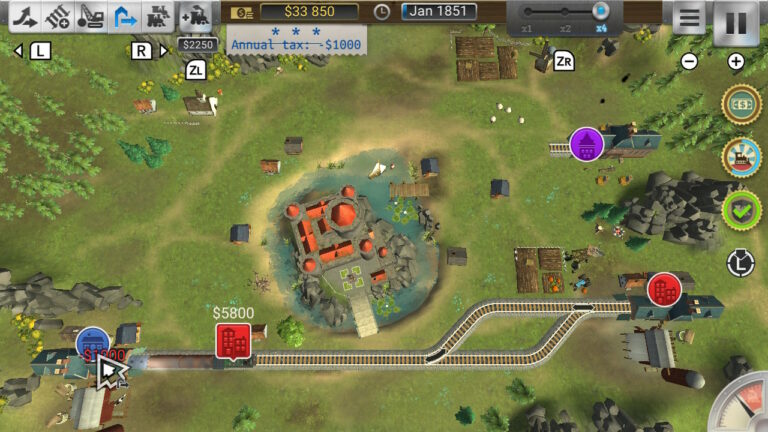Zoom in with the plus button
The image size is (768, 432).
736,62
